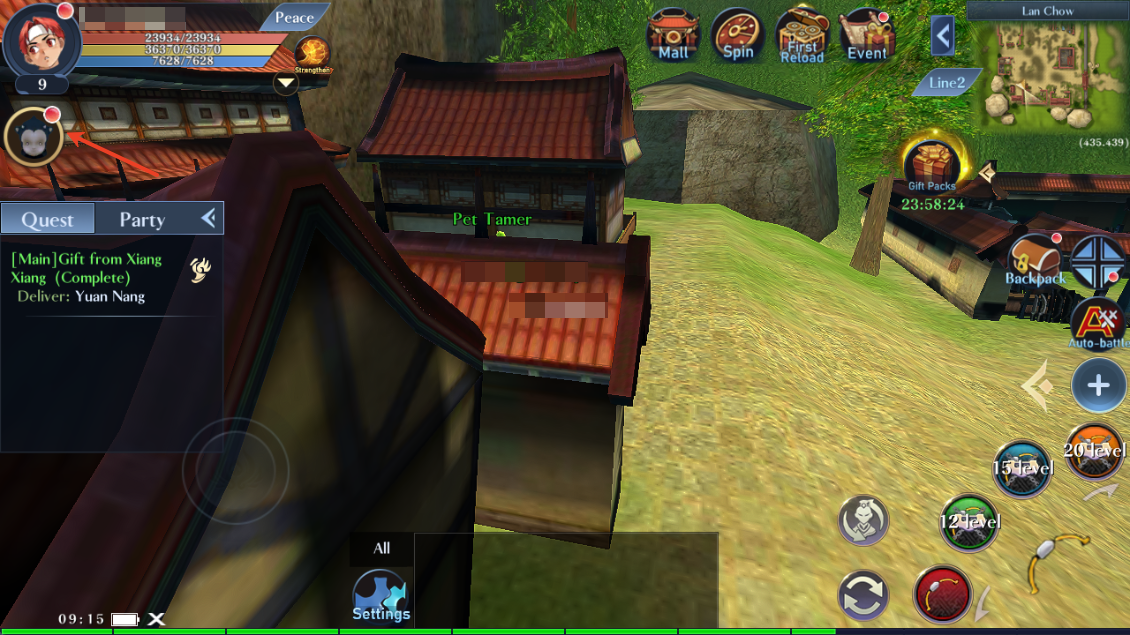
Task: Open the Settings gear
Action: [380, 595]
